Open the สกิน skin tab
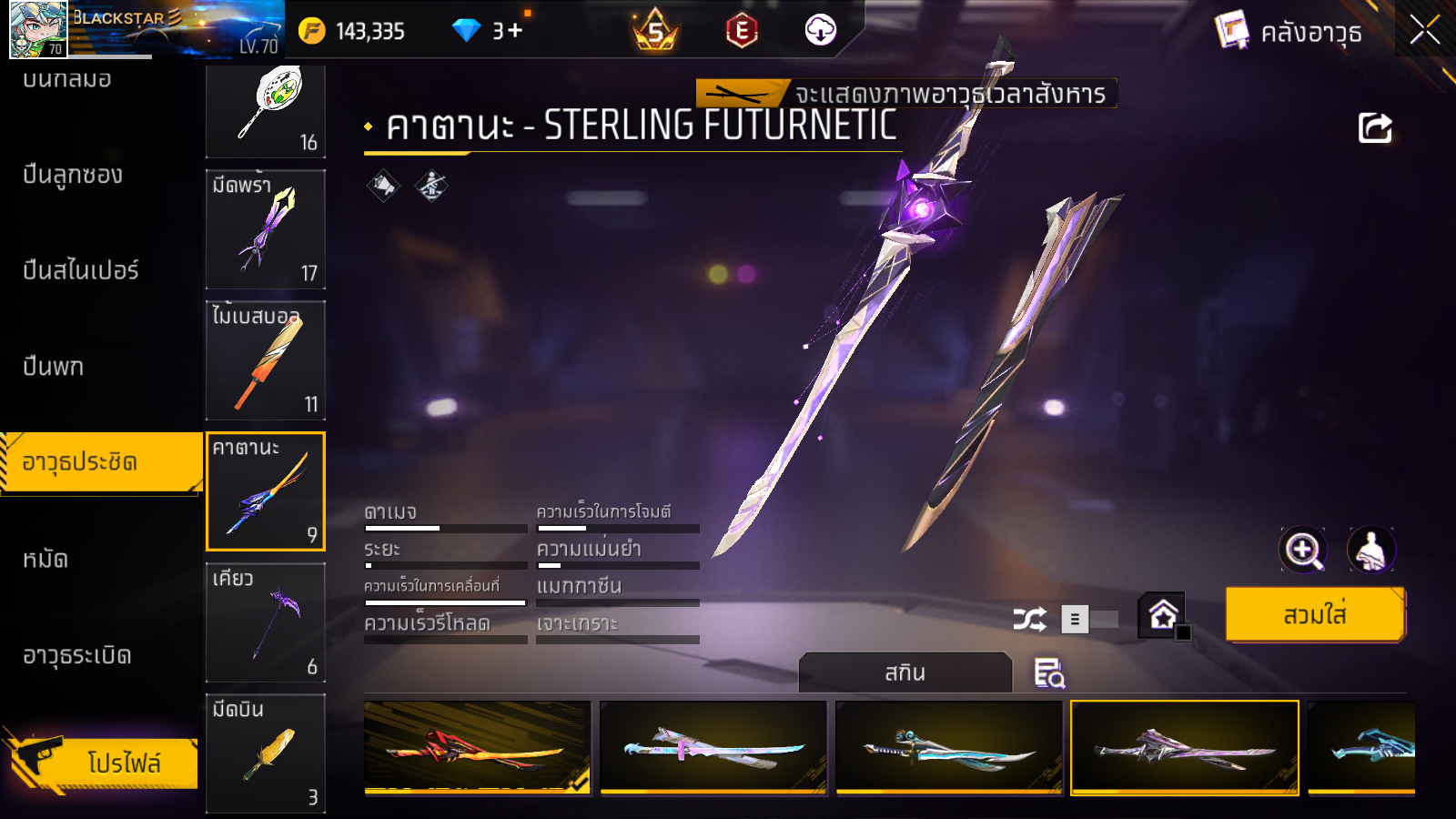1456x819 pixels. coord(905,672)
